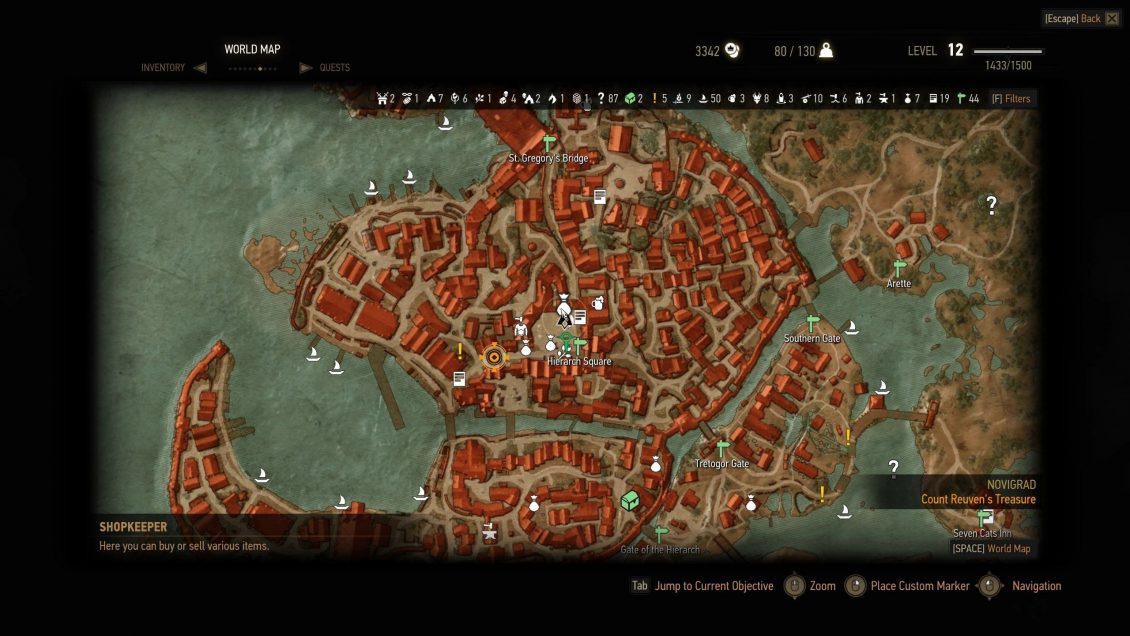The height and width of the screenshot is (636, 1130).
Task: Select the orange quest objective marker
Action: (x=492, y=357)
